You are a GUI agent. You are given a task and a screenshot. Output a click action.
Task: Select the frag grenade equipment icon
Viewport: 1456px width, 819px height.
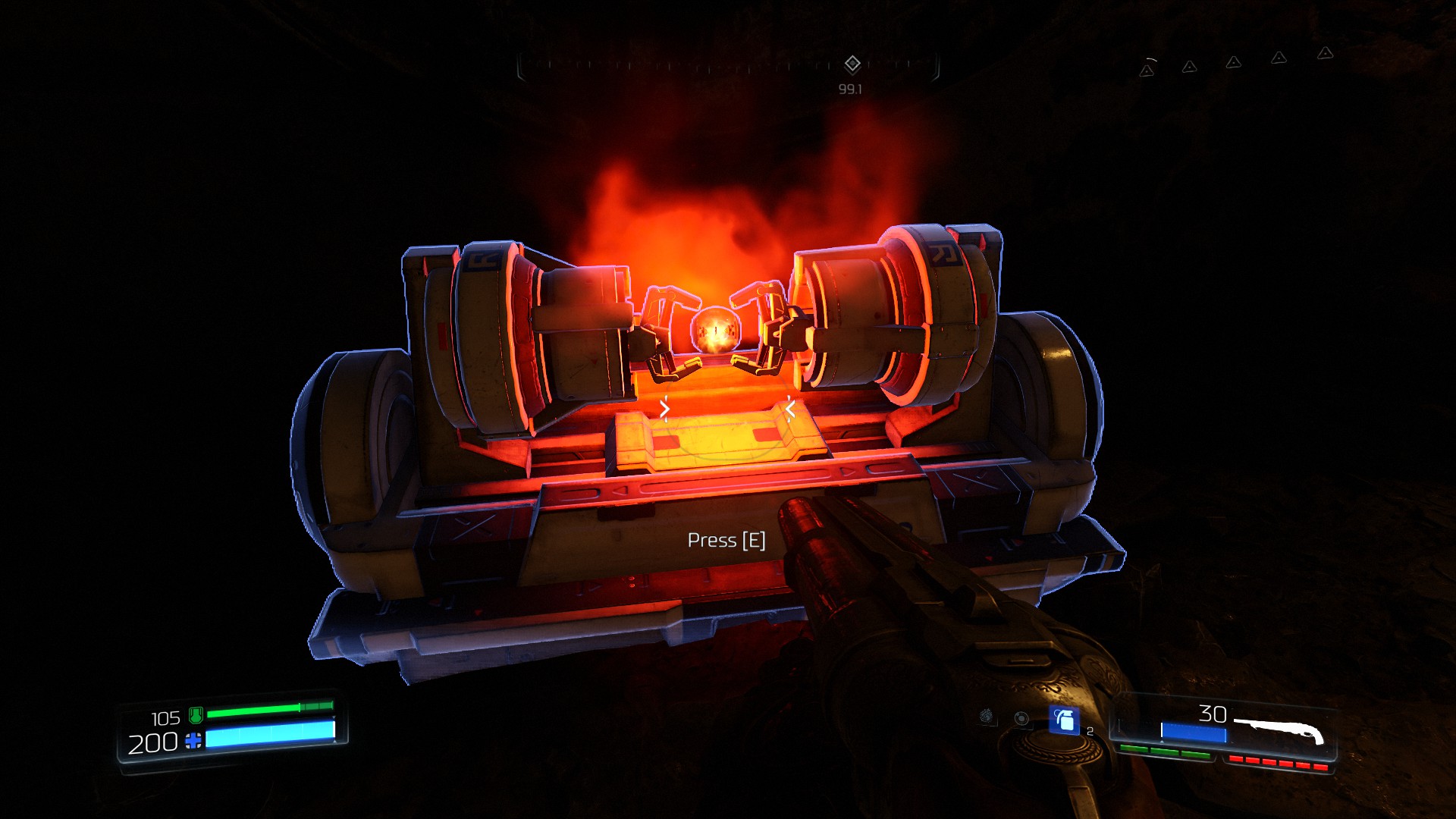(x=1064, y=719)
